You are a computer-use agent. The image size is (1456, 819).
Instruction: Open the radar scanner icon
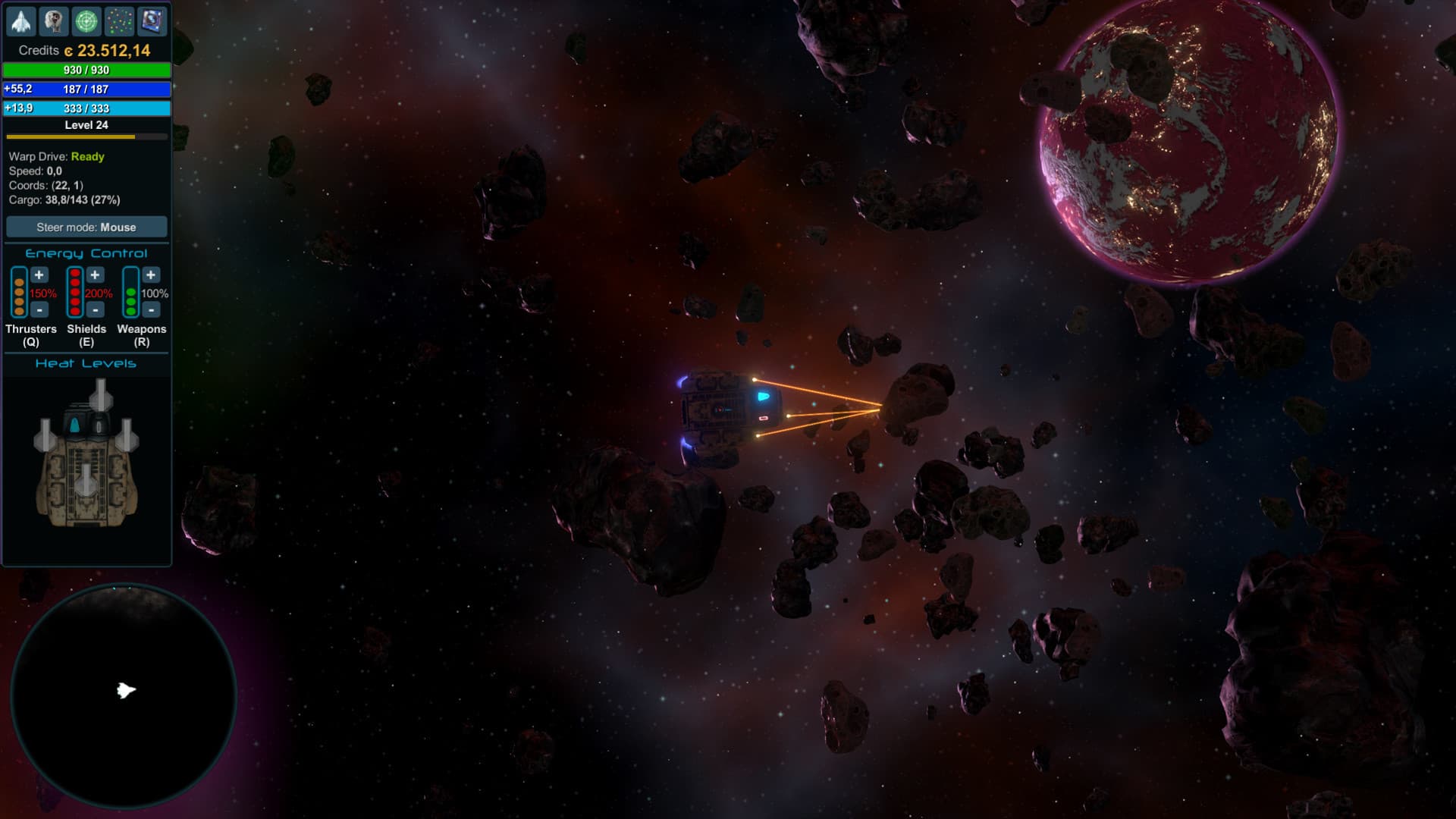pos(86,21)
